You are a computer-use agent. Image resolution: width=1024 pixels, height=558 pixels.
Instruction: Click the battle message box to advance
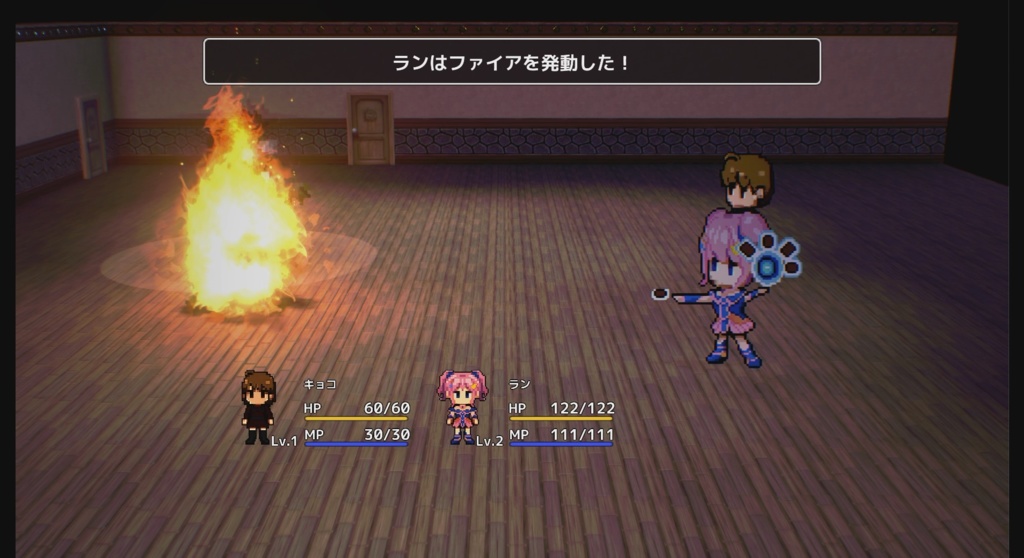(511, 62)
